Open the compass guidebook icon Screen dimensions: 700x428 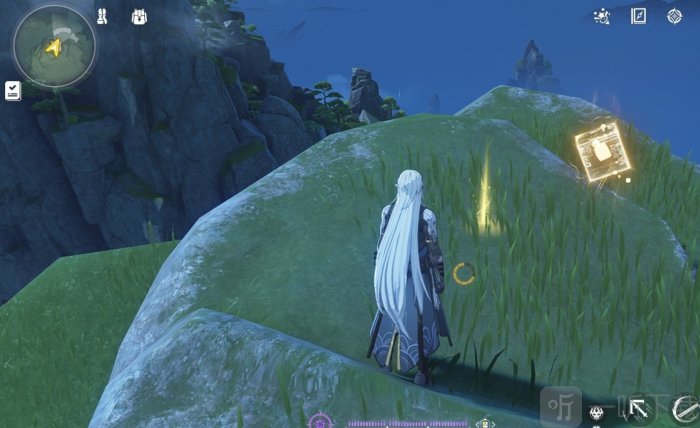[x=638, y=16]
